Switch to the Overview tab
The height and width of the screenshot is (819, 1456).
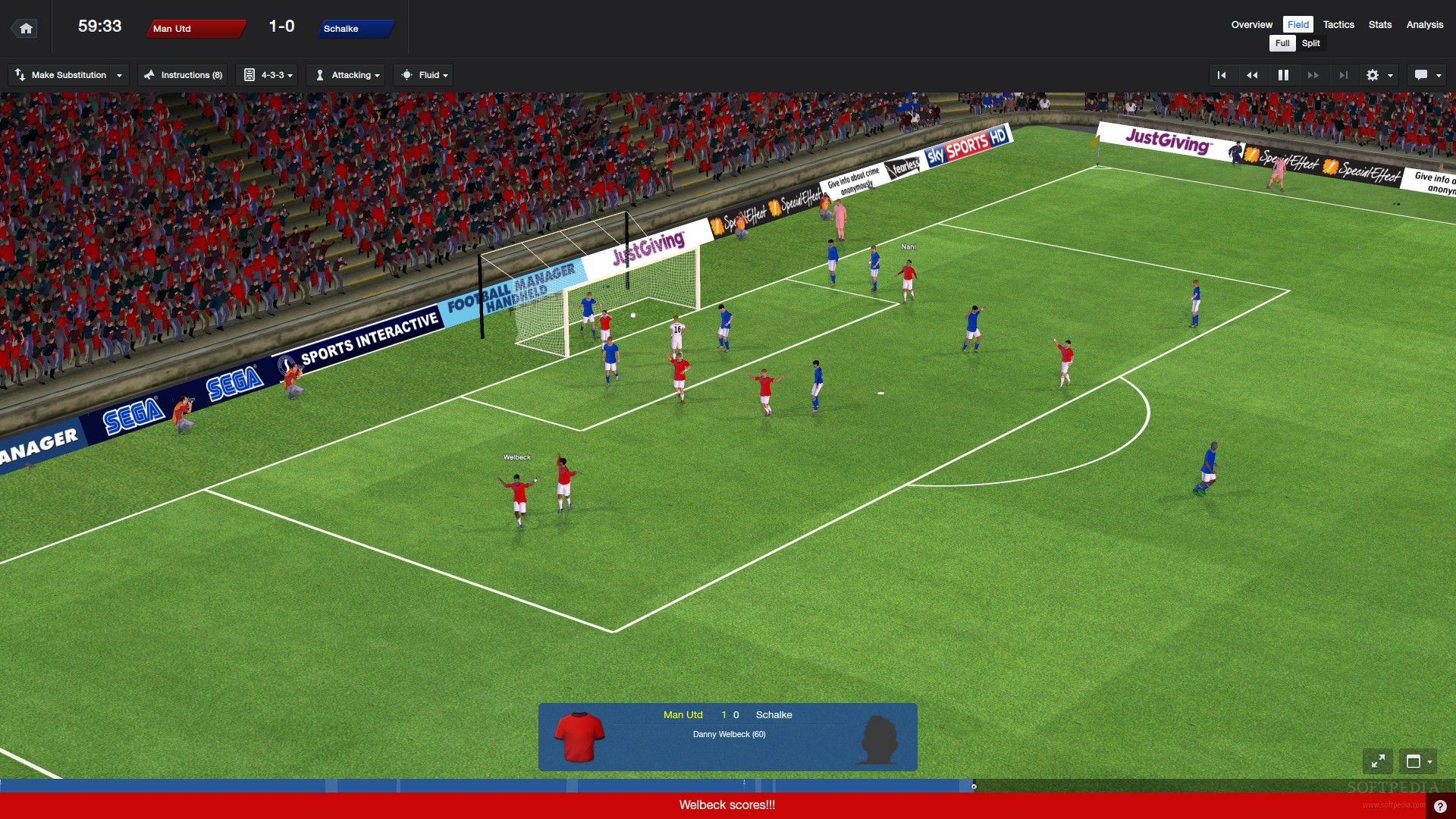[1251, 24]
